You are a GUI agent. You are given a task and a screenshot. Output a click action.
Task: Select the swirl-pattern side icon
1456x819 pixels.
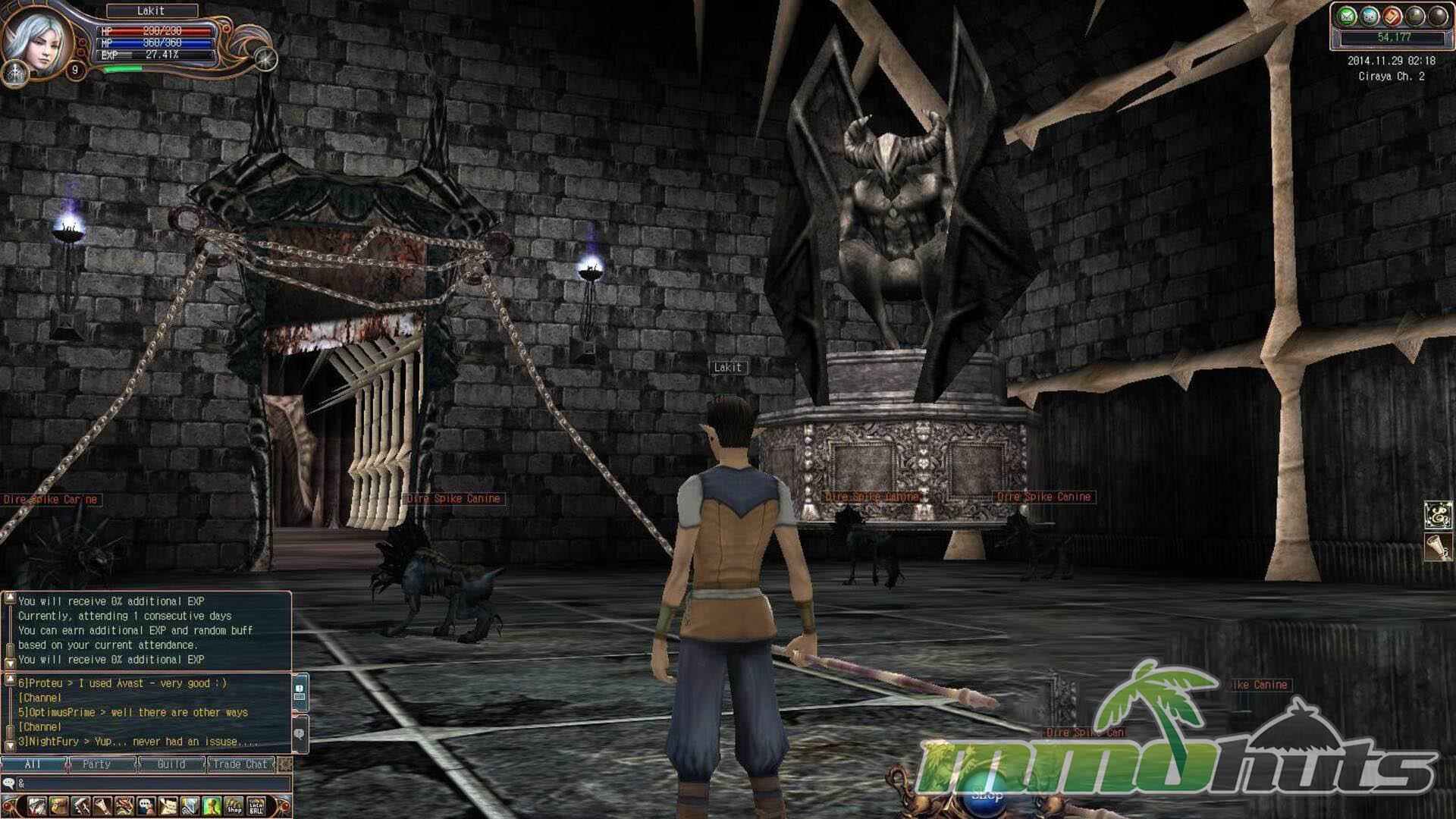point(1438,516)
